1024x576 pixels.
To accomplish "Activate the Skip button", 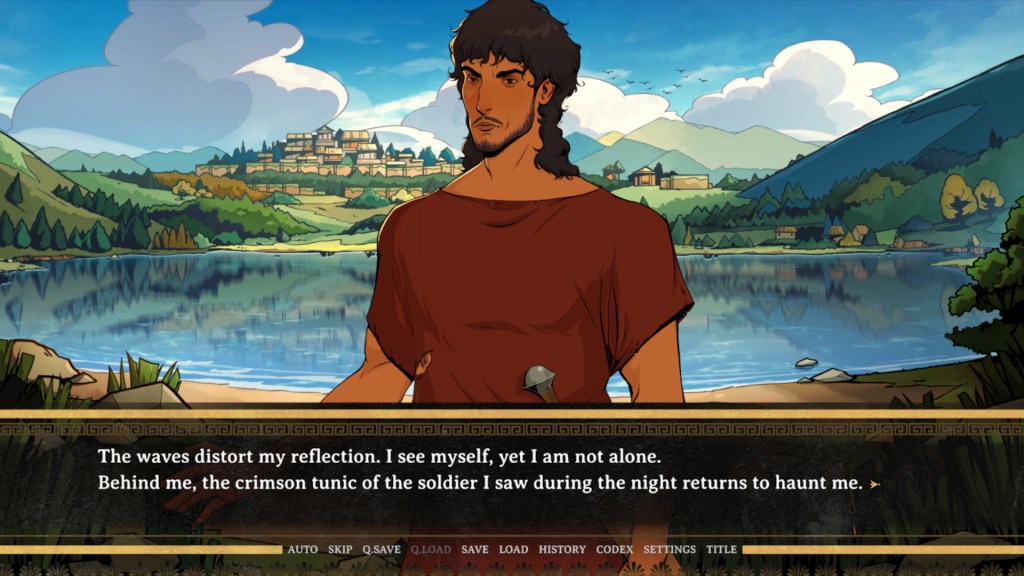I will point(340,549).
